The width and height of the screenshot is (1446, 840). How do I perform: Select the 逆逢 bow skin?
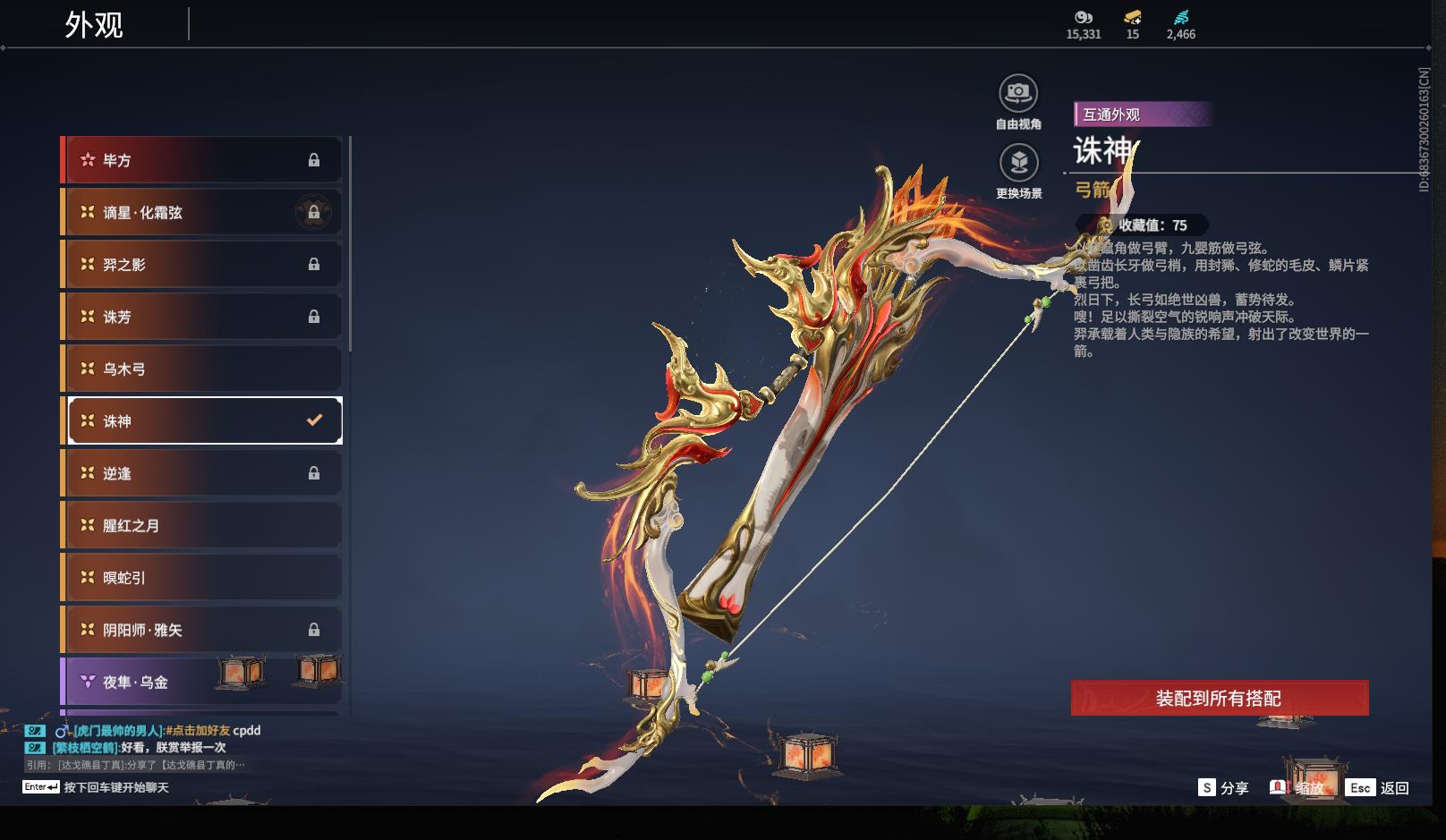tap(201, 473)
